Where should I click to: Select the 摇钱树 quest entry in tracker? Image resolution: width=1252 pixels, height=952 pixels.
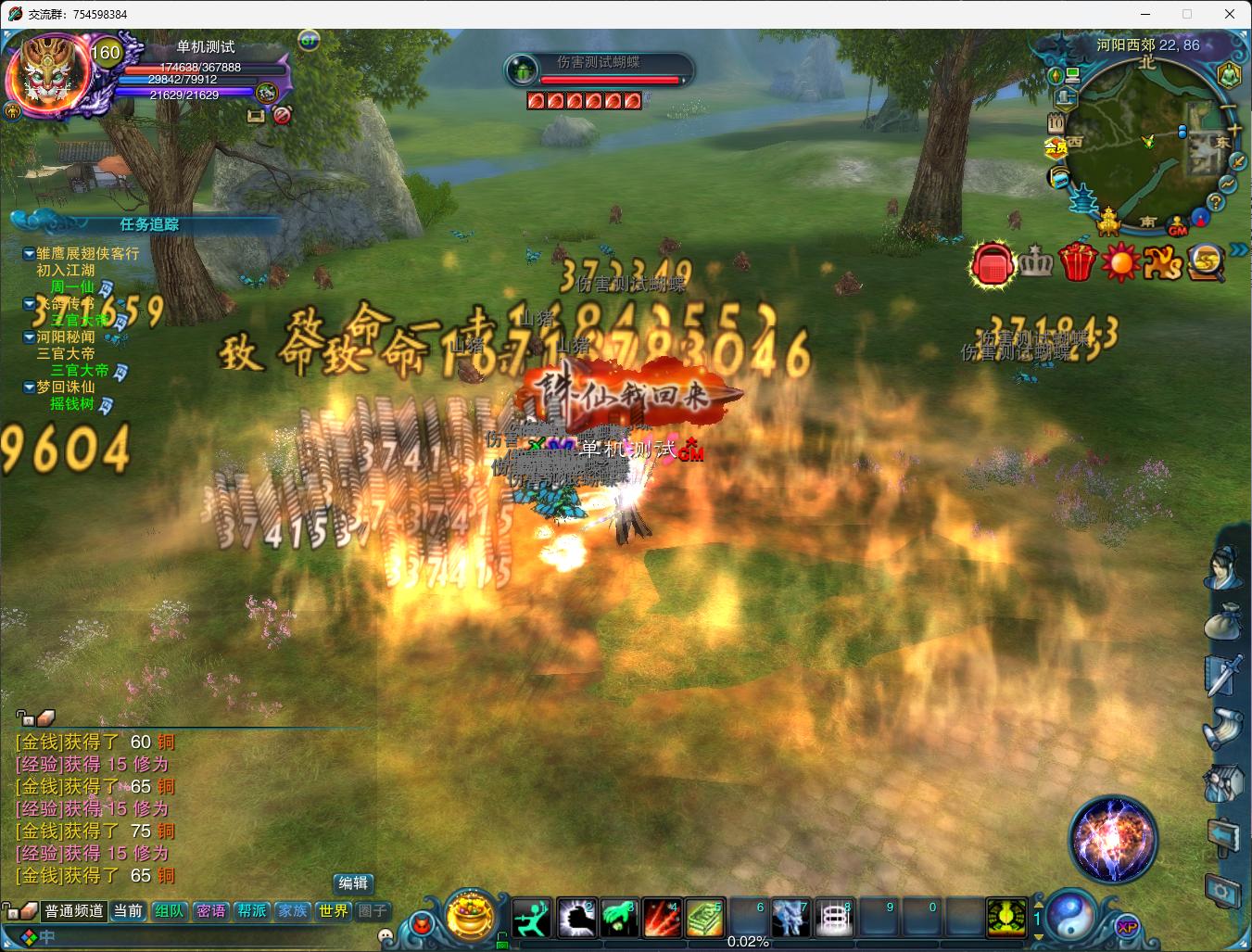pyautogui.click(x=72, y=403)
